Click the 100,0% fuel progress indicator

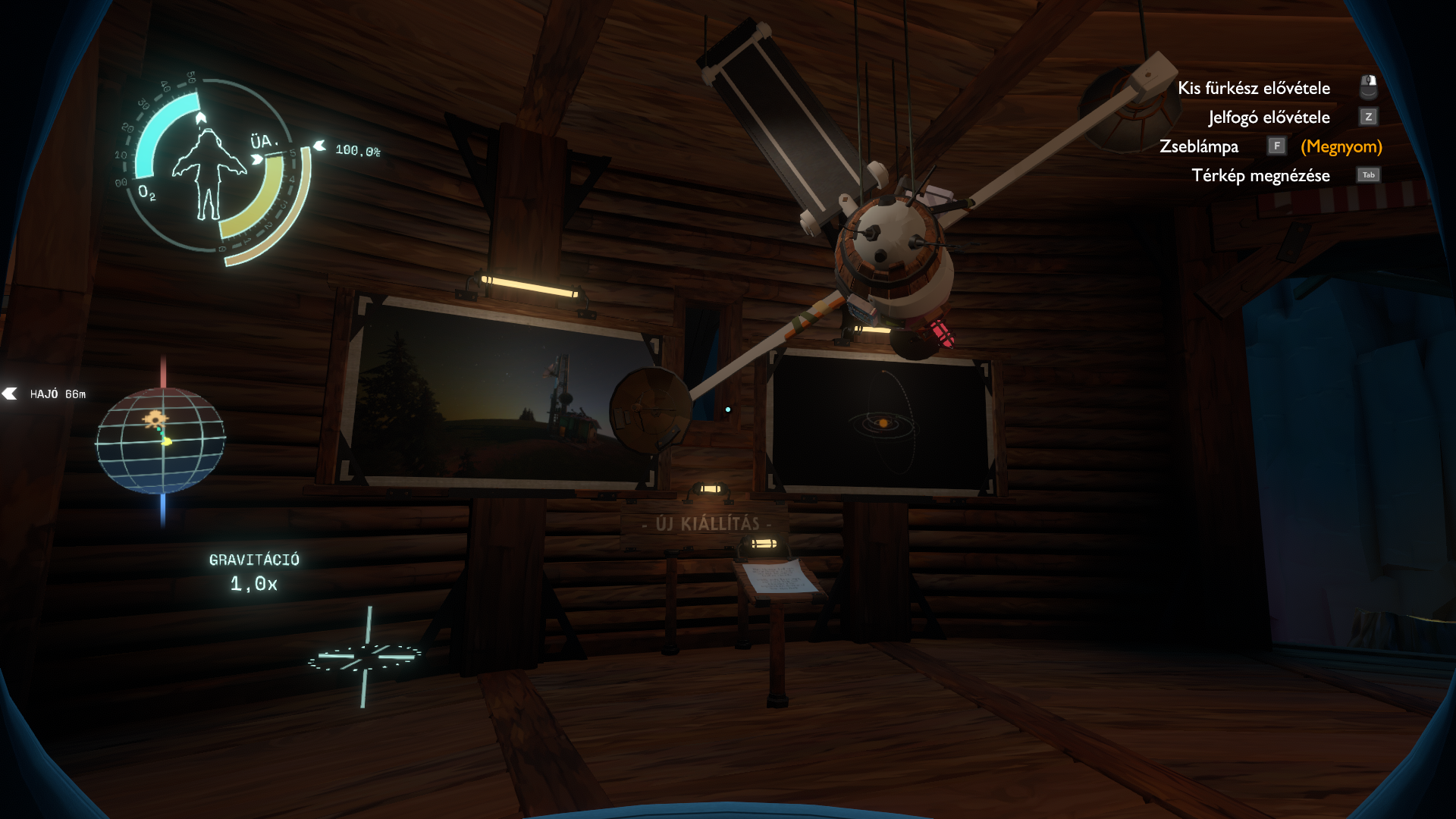[x=358, y=149]
